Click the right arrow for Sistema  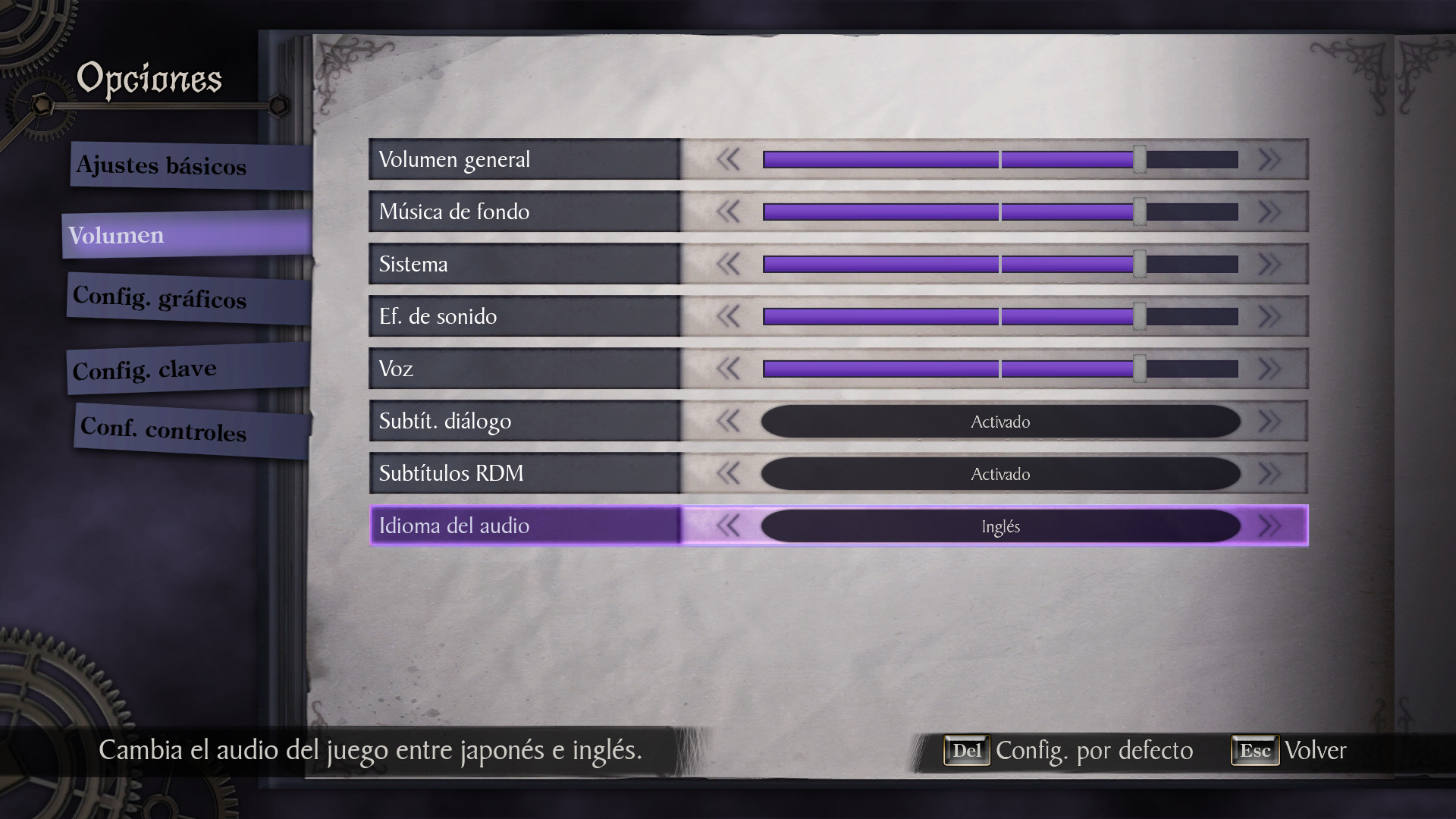tap(1269, 264)
